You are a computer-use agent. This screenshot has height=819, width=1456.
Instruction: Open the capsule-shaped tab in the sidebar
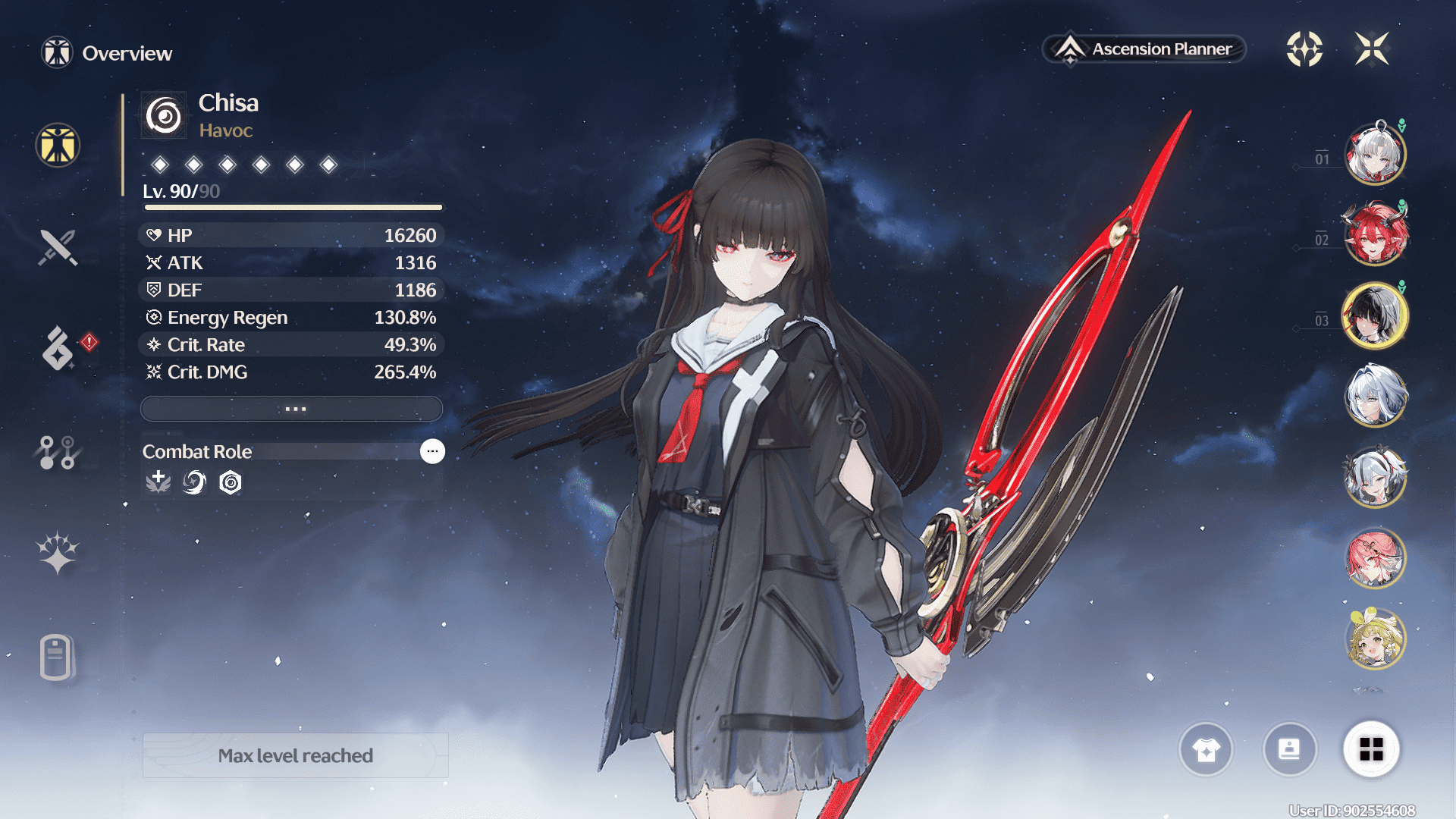point(56,657)
